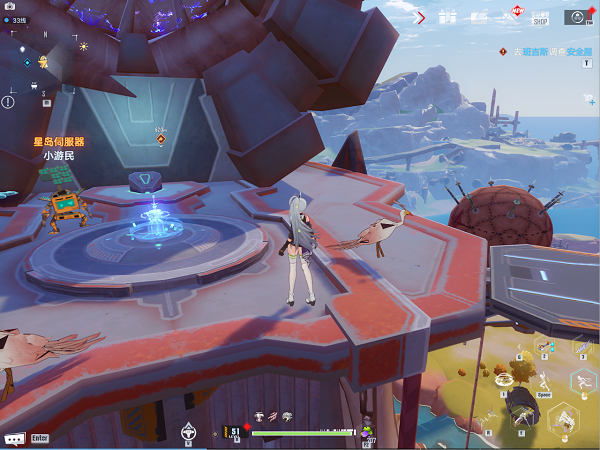The height and width of the screenshot is (450, 600).
Task: Click the add-photo icon with plus sign
Action: pos(591,100)
